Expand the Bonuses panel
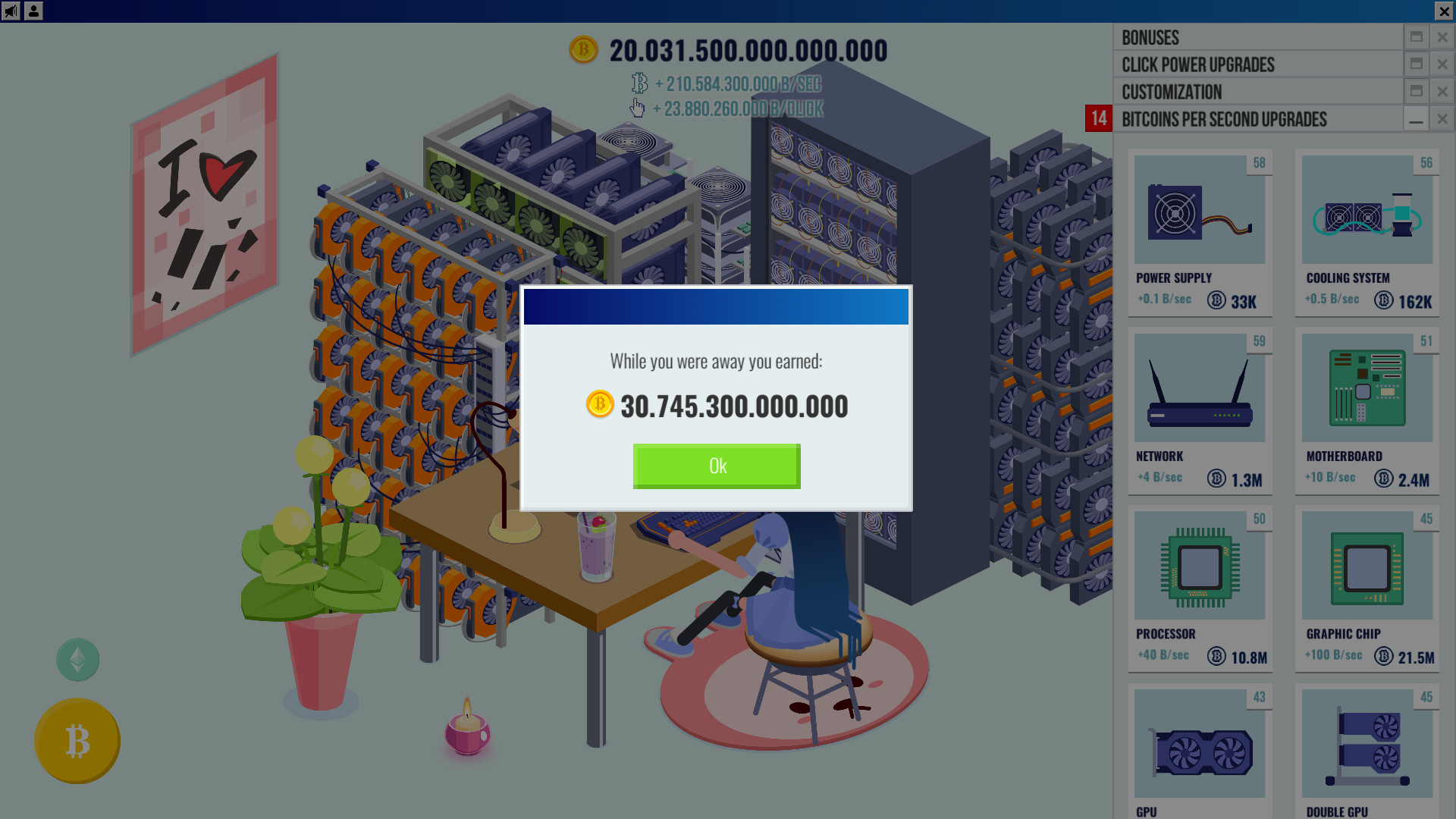 click(x=1418, y=37)
